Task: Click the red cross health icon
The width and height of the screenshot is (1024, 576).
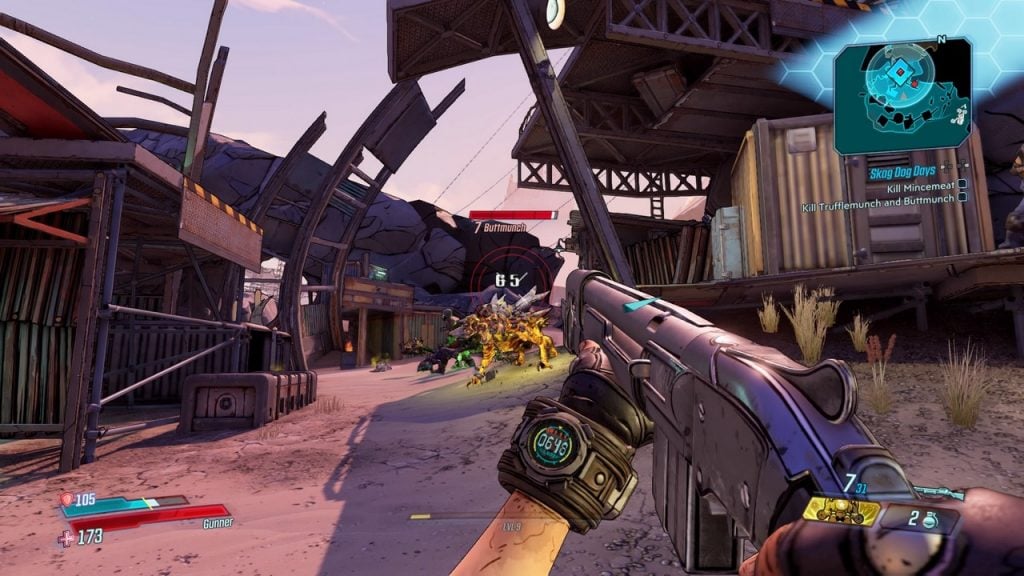Action: [67, 537]
